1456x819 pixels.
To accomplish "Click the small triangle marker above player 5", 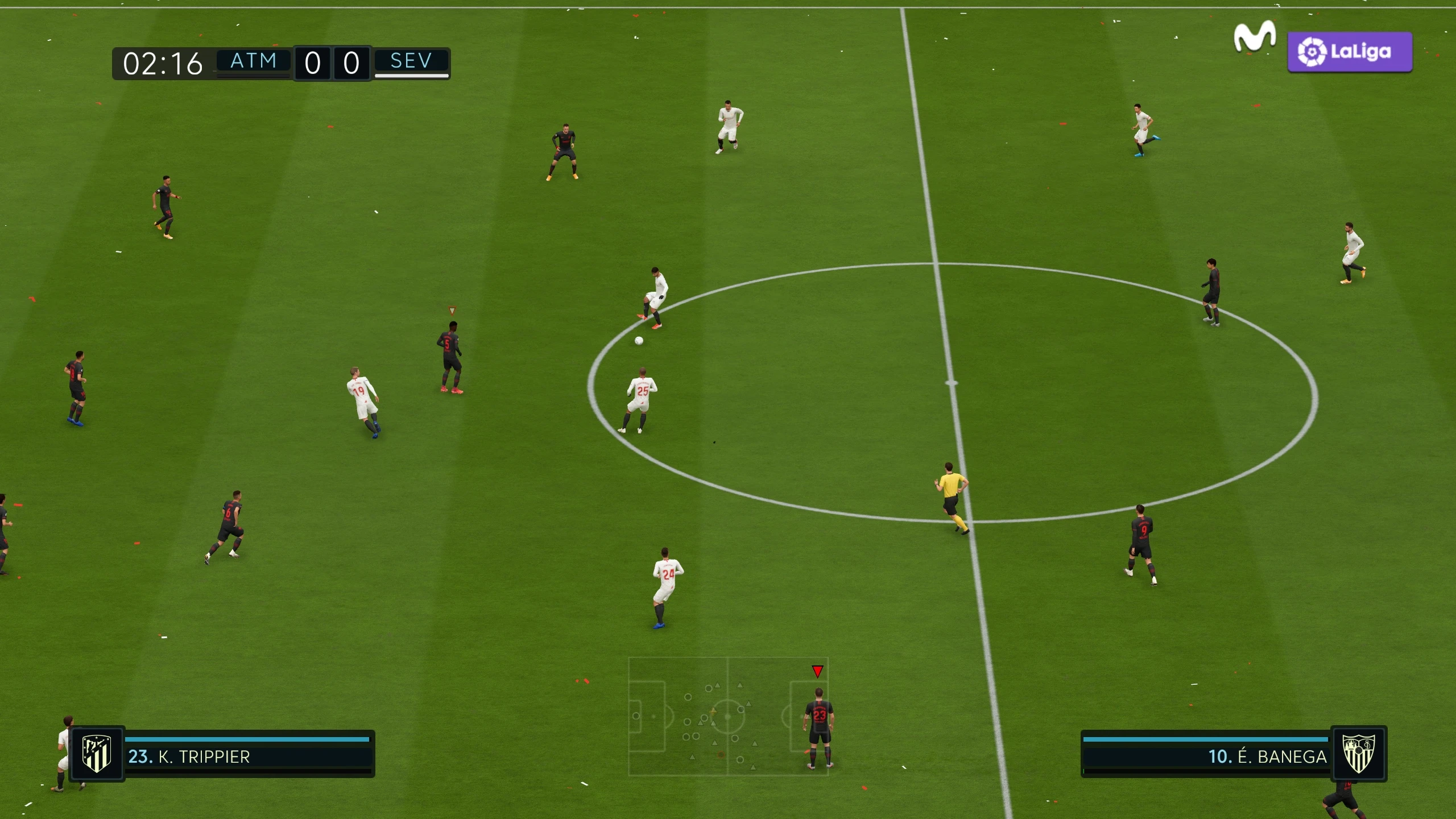I will click(452, 310).
